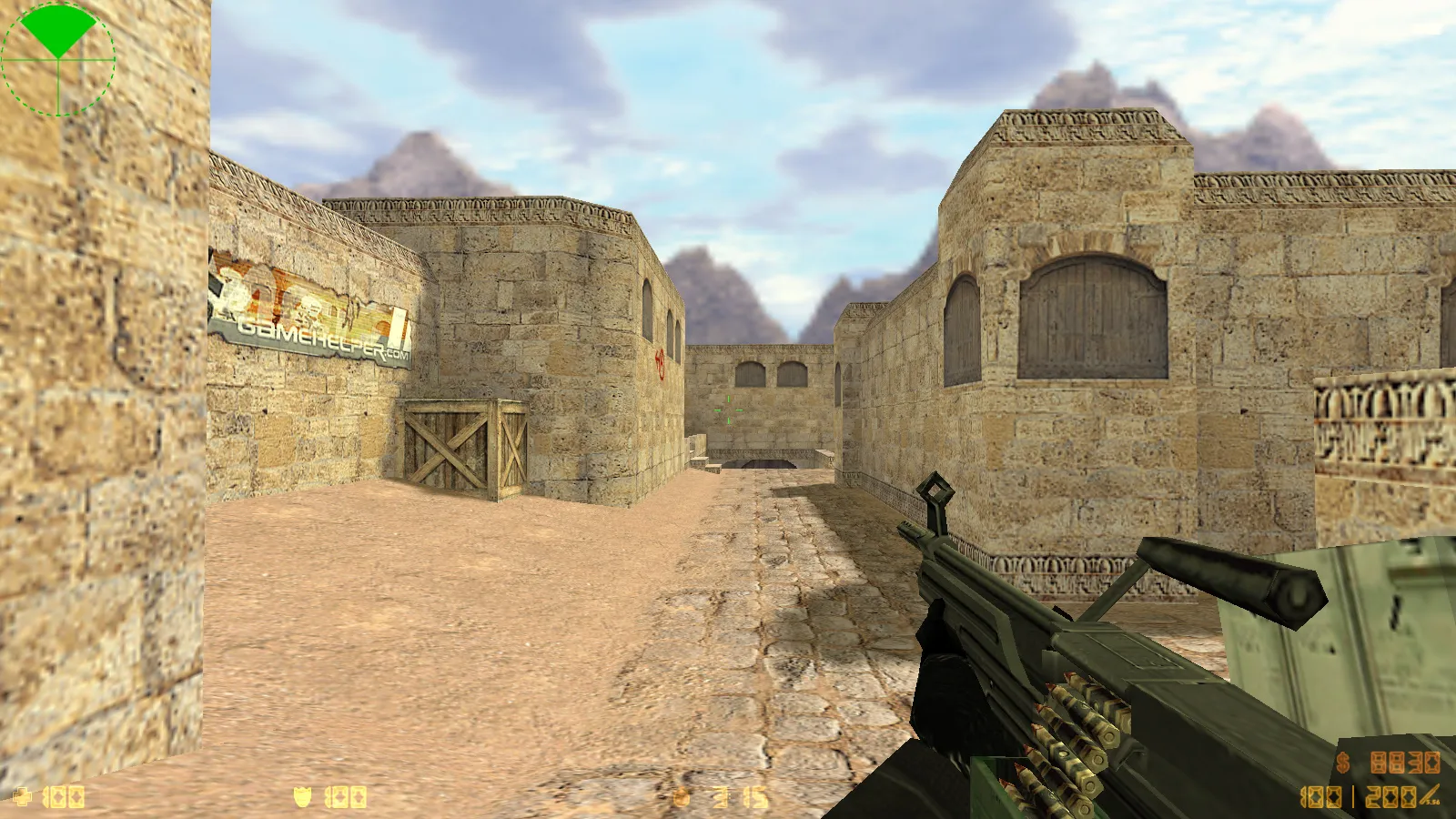Click the green circular radar

pyautogui.click(x=58, y=58)
